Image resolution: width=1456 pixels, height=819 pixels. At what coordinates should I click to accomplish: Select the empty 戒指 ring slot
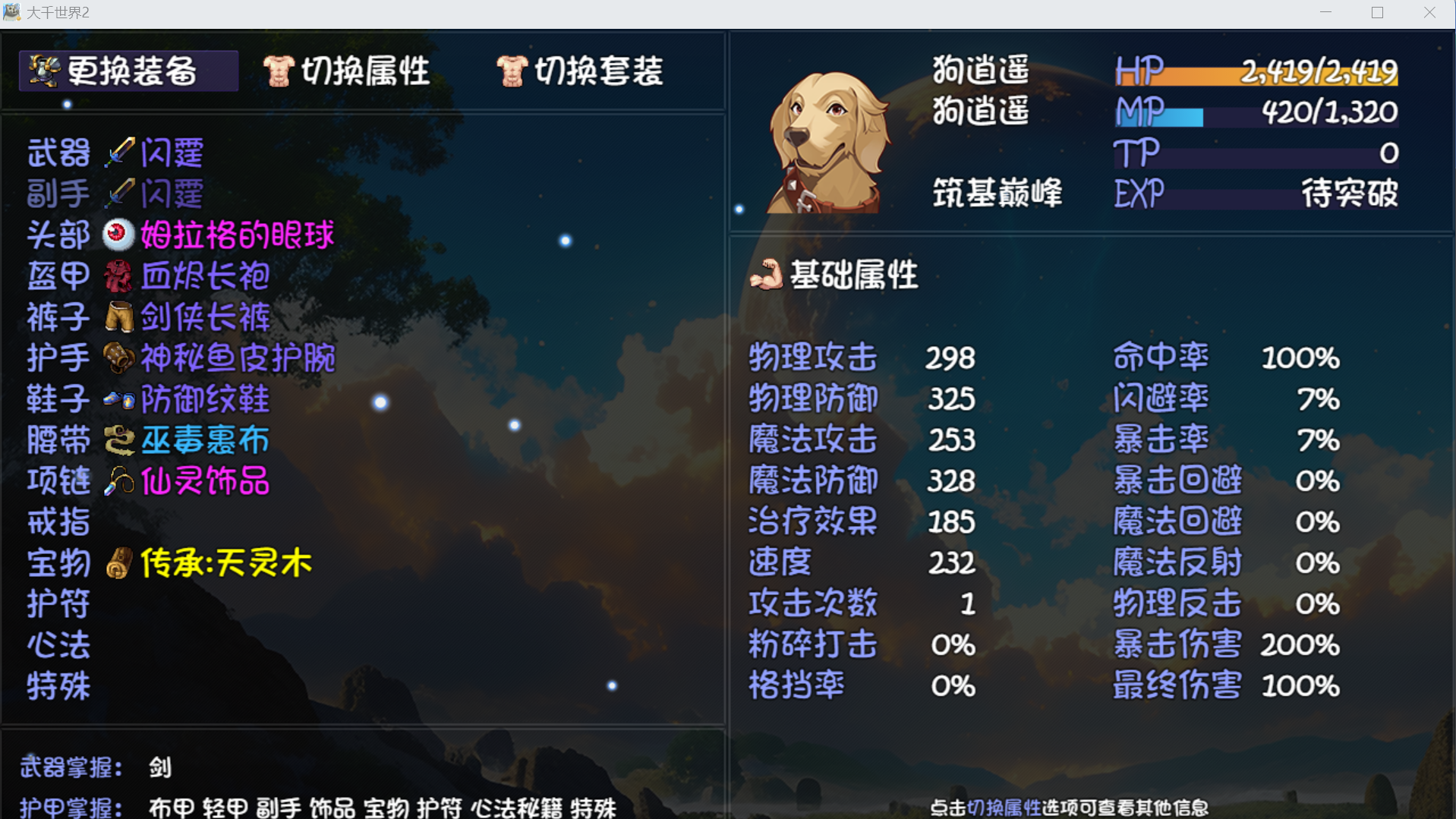[59, 523]
